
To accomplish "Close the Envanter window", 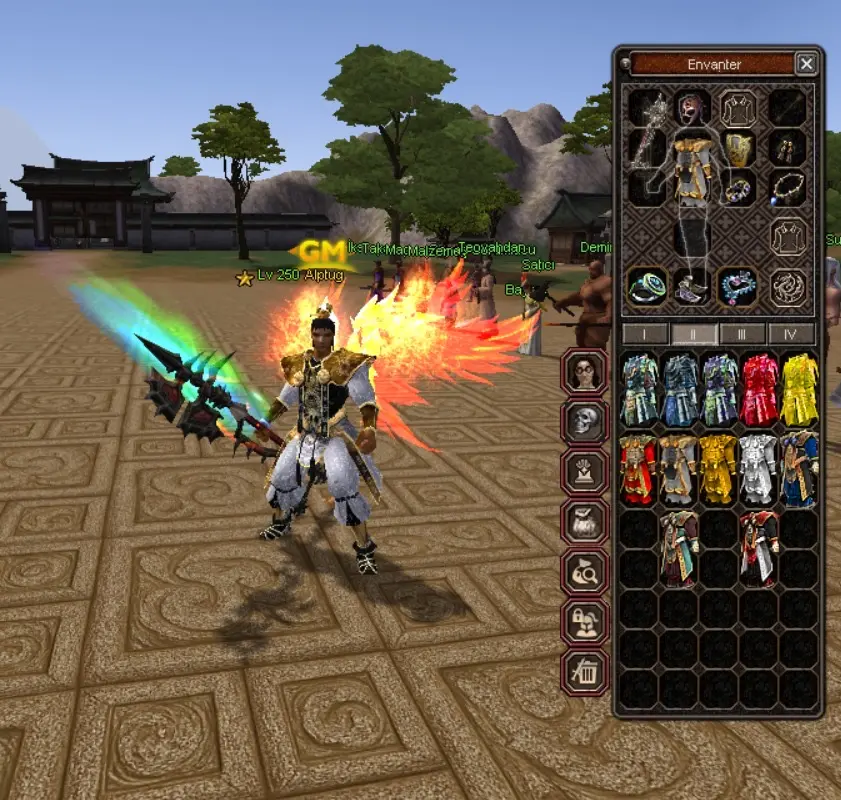I will (806, 64).
